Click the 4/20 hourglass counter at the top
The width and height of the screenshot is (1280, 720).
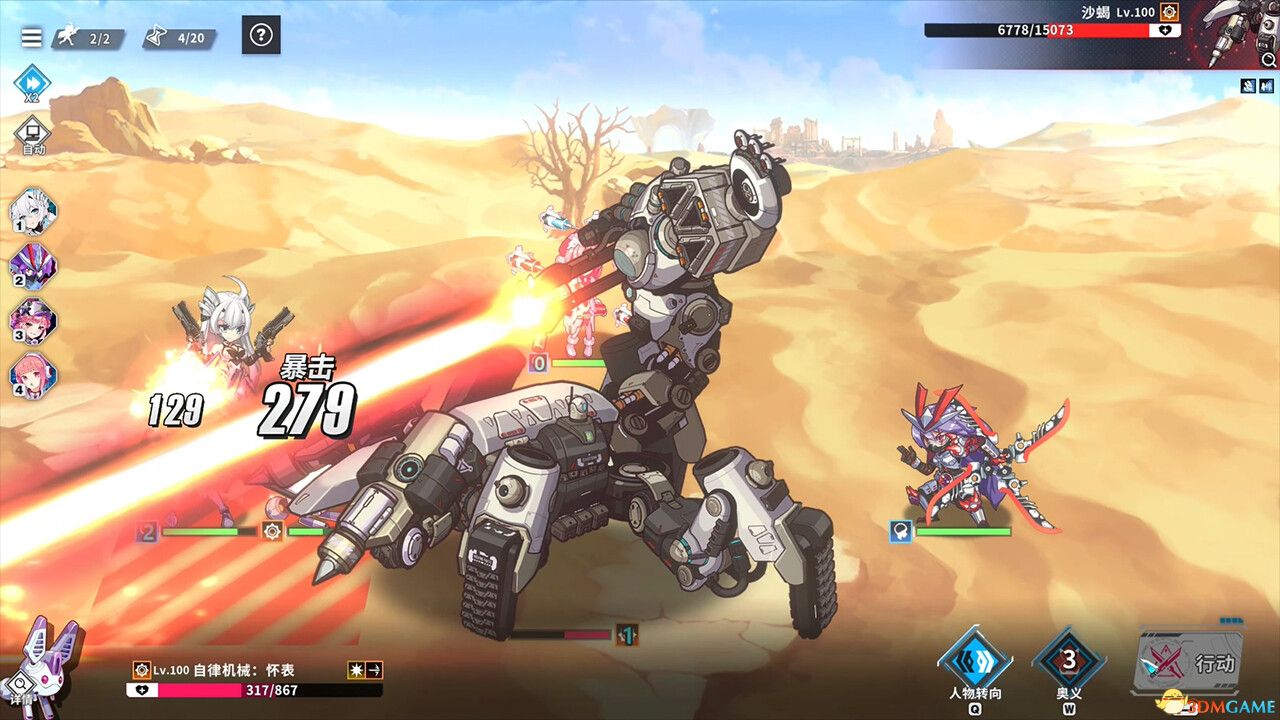point(180,38)
